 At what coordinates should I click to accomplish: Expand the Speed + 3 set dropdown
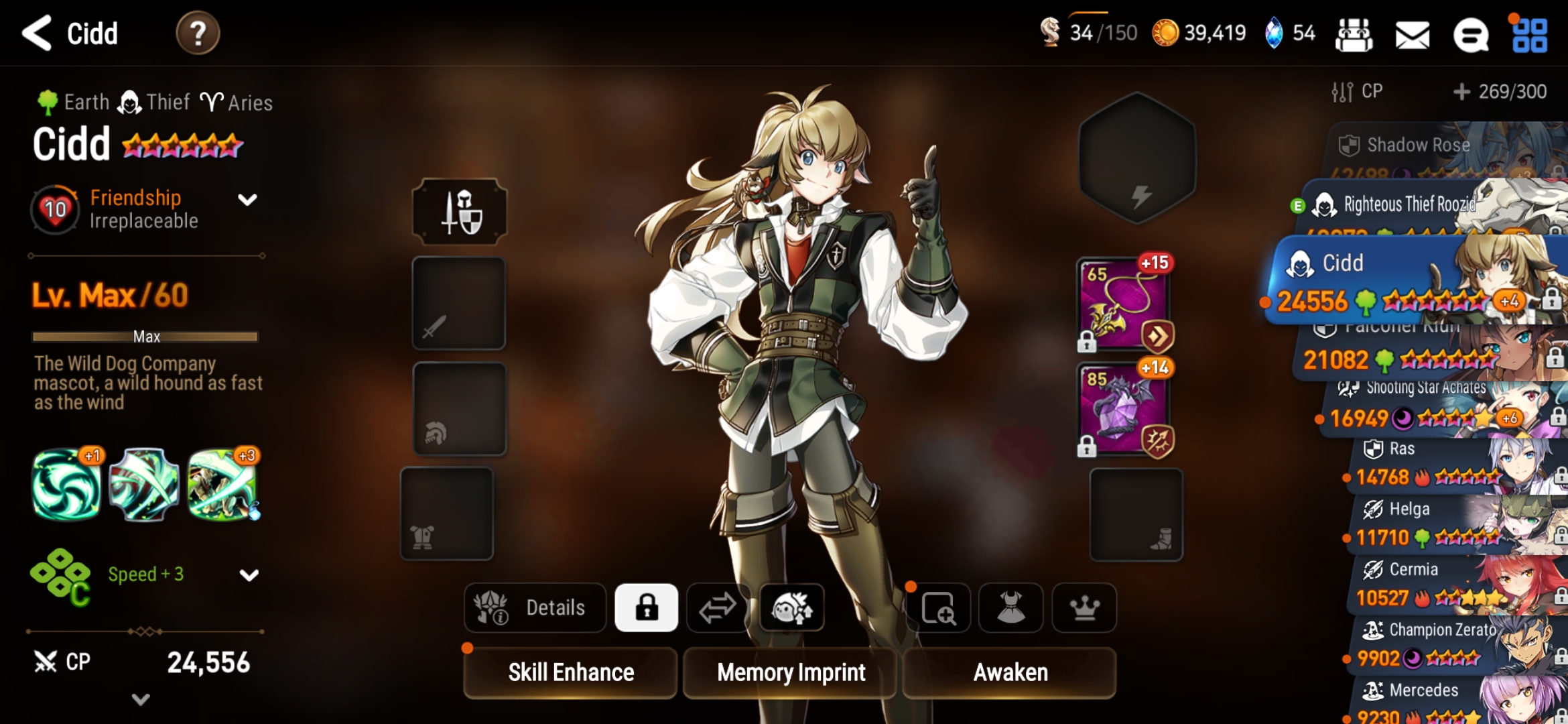tap(249, 575)
